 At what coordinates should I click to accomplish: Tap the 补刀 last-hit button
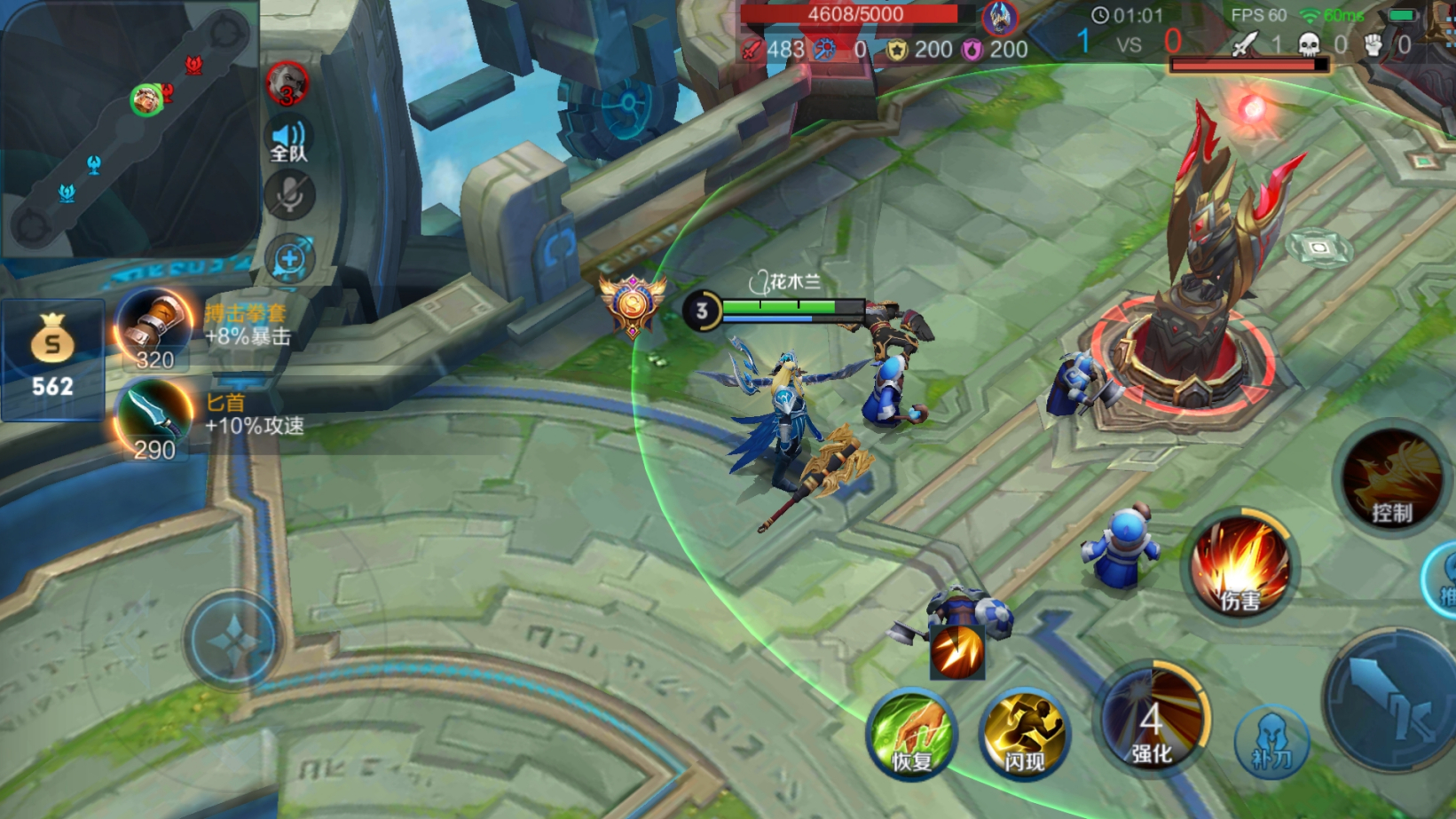[1271, 741]
